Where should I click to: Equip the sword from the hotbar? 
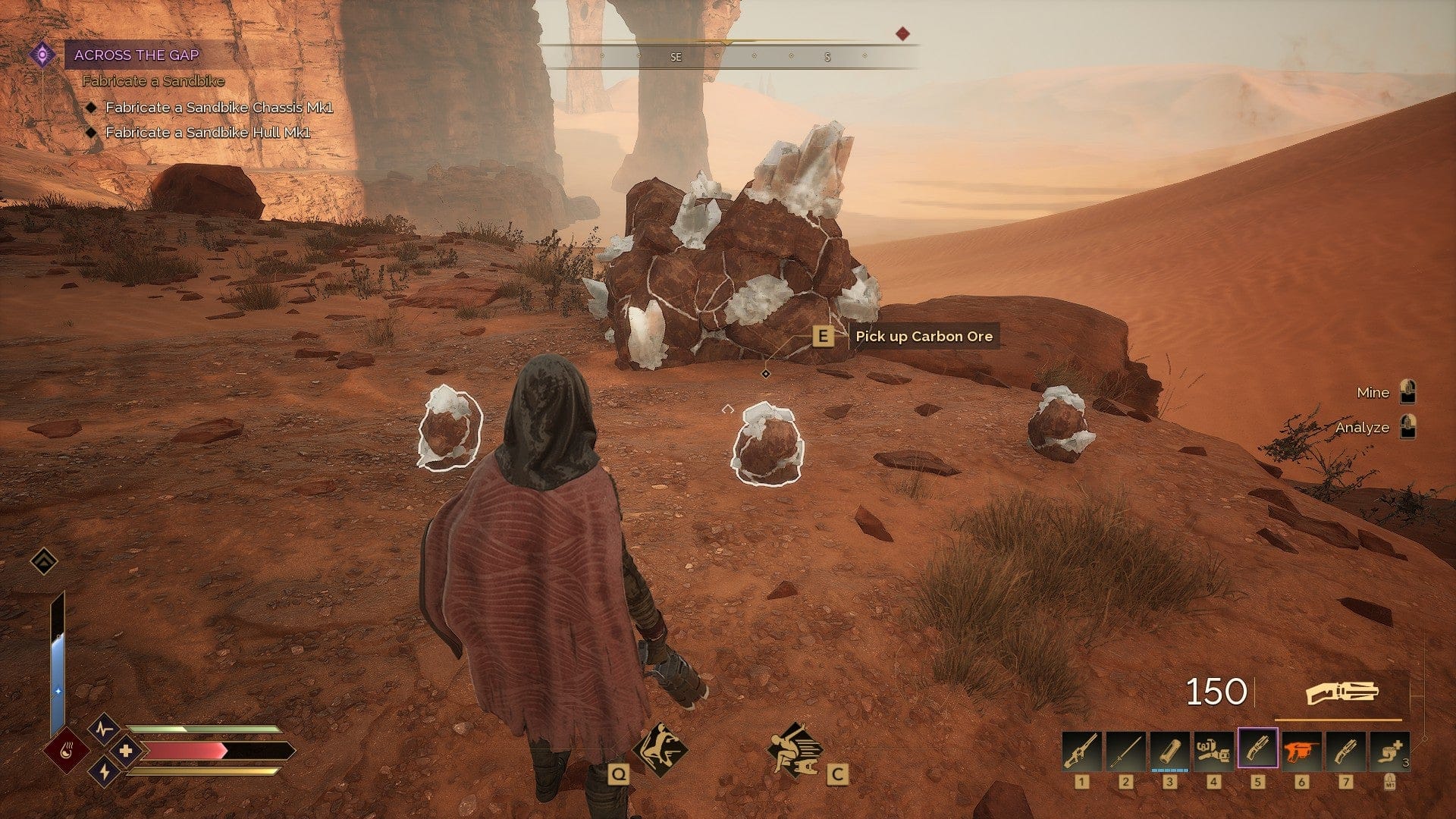click(1125, 750)
